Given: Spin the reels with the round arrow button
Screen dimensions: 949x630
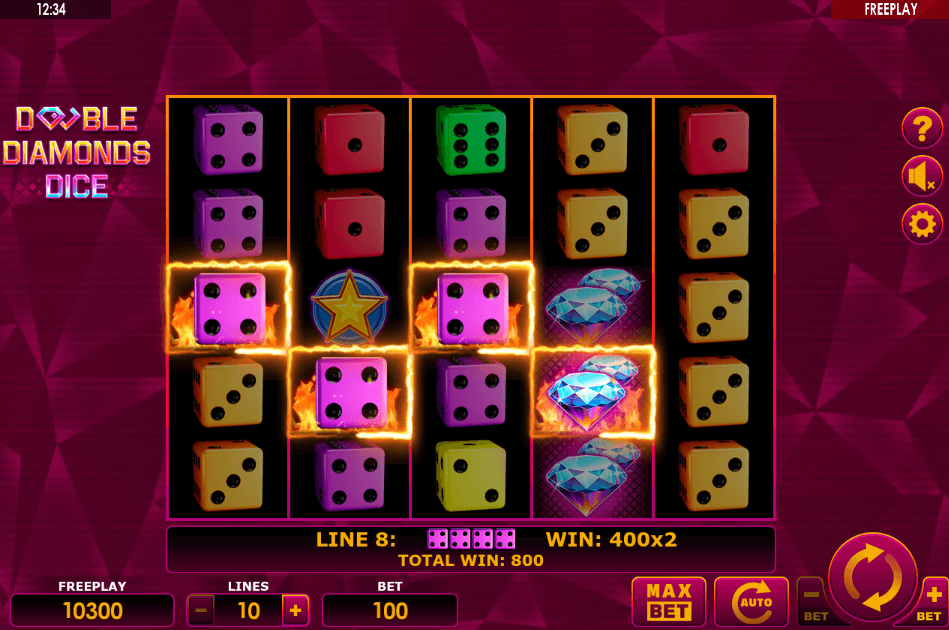Looking at the screenshot, I should tap(872, 577).
